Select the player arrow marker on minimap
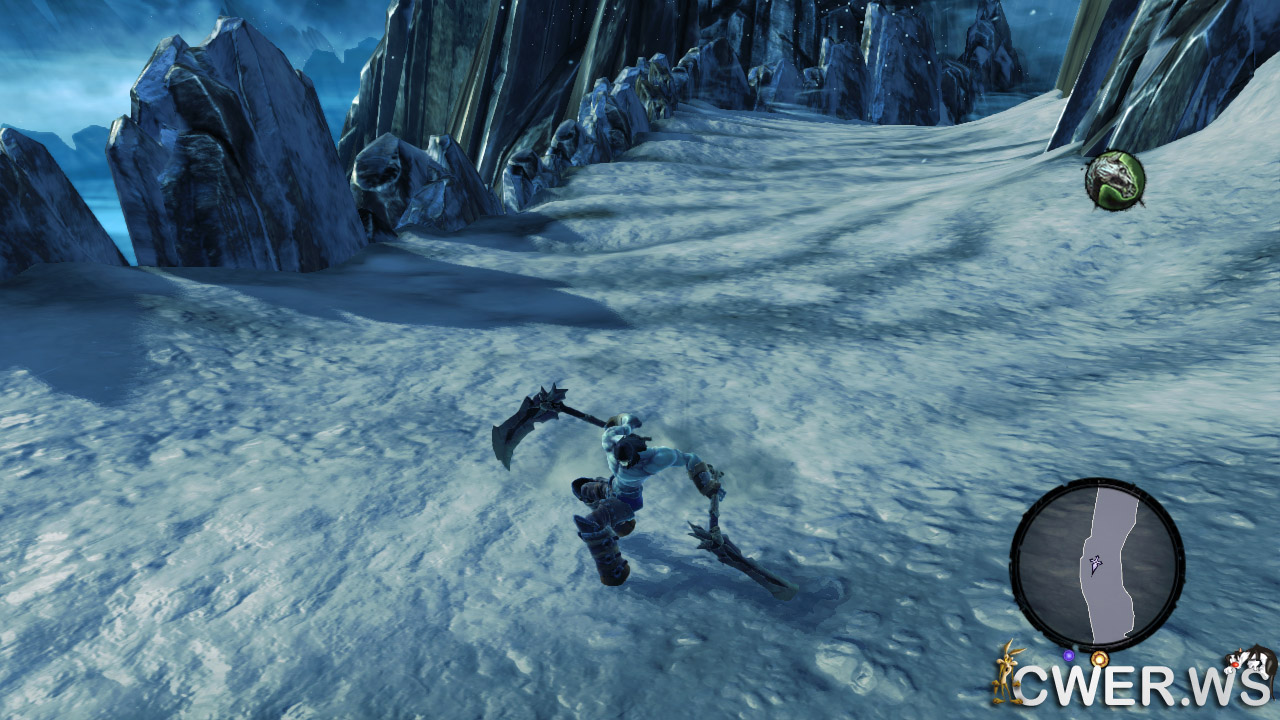The width and height of the screenshot is (1280, 720). click(1096, 565)
